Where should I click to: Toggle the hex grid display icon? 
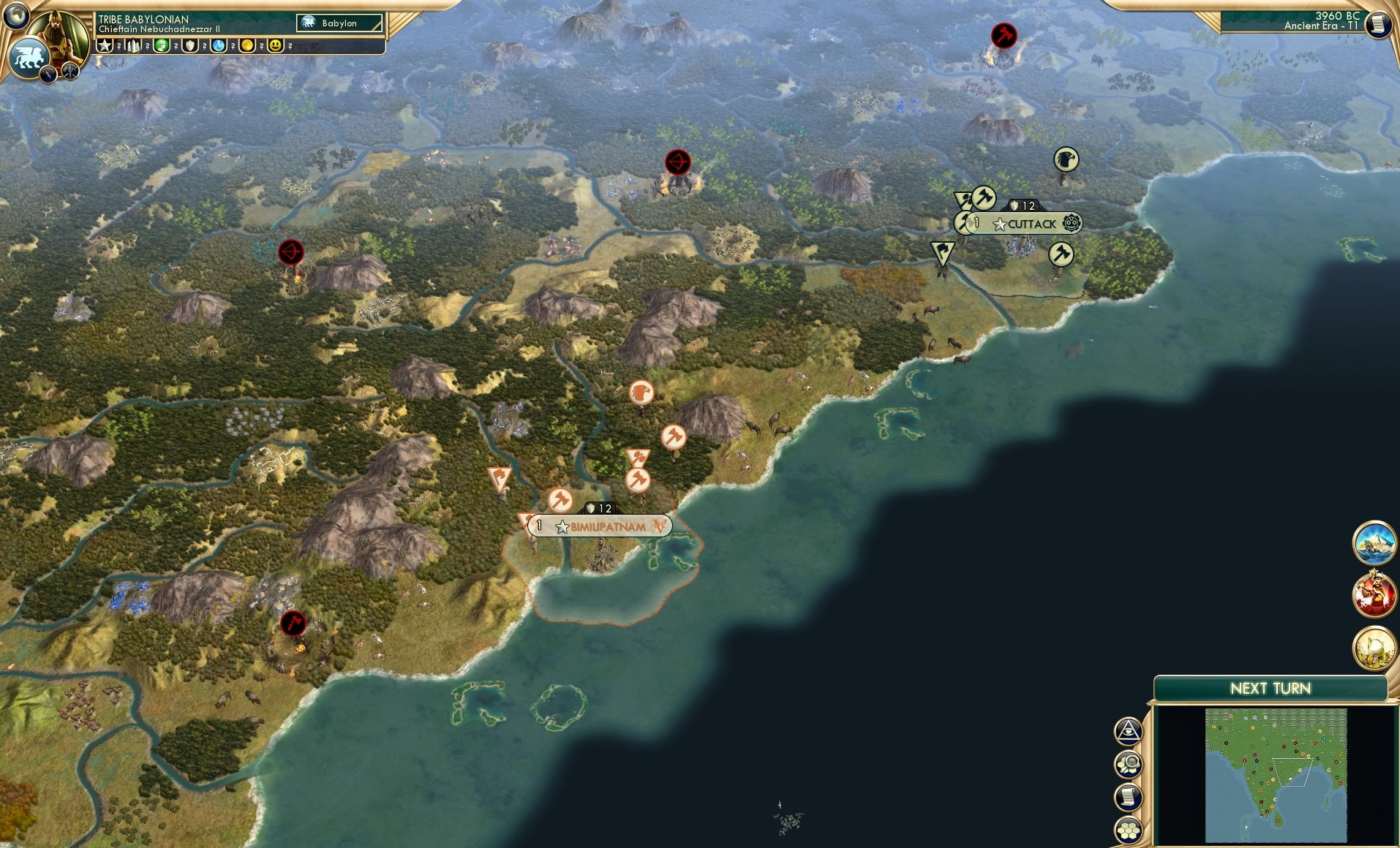(1129, 830)
